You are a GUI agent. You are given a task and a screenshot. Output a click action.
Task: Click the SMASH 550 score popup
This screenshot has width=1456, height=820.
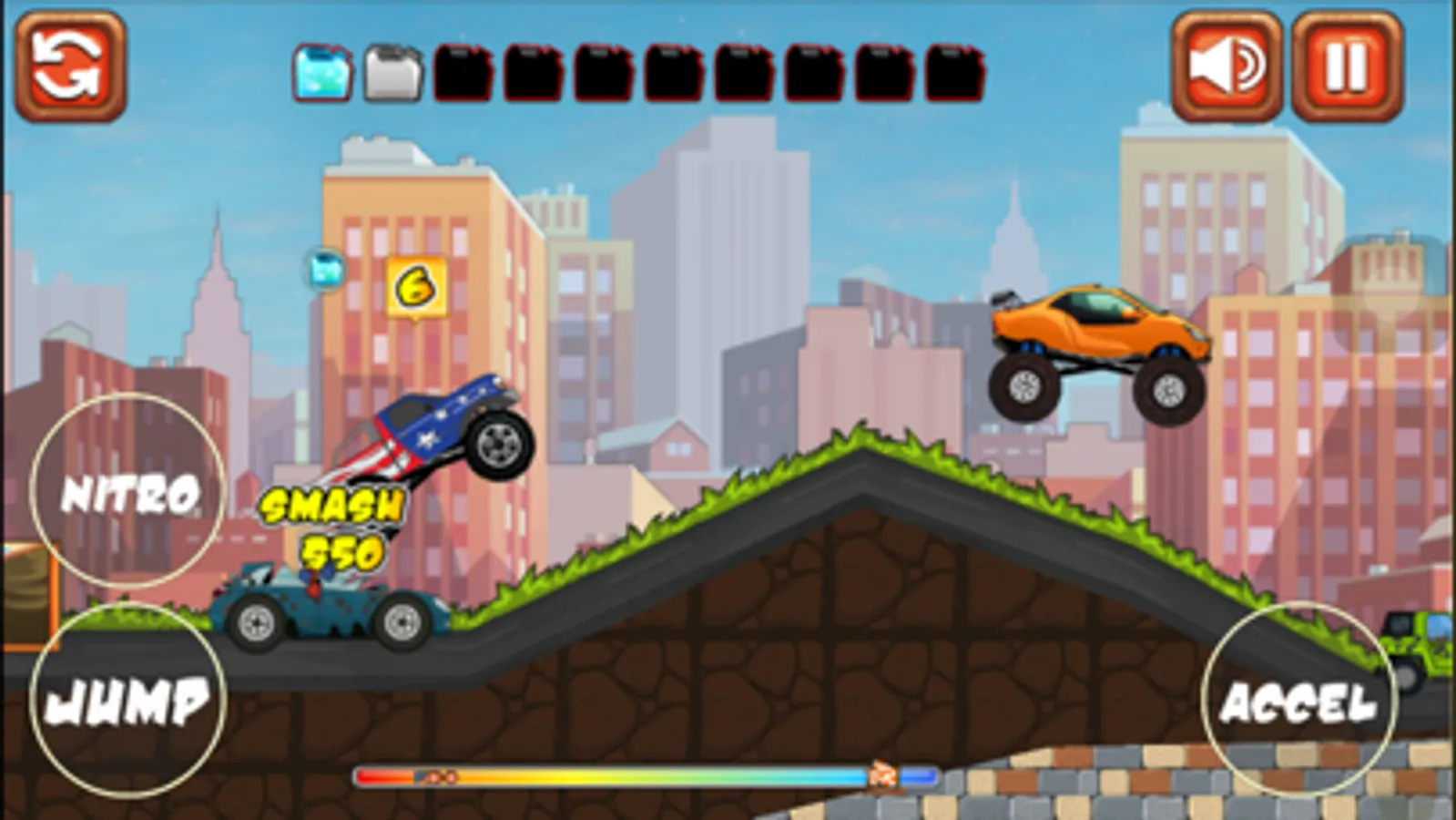click(x=330, y=526)
